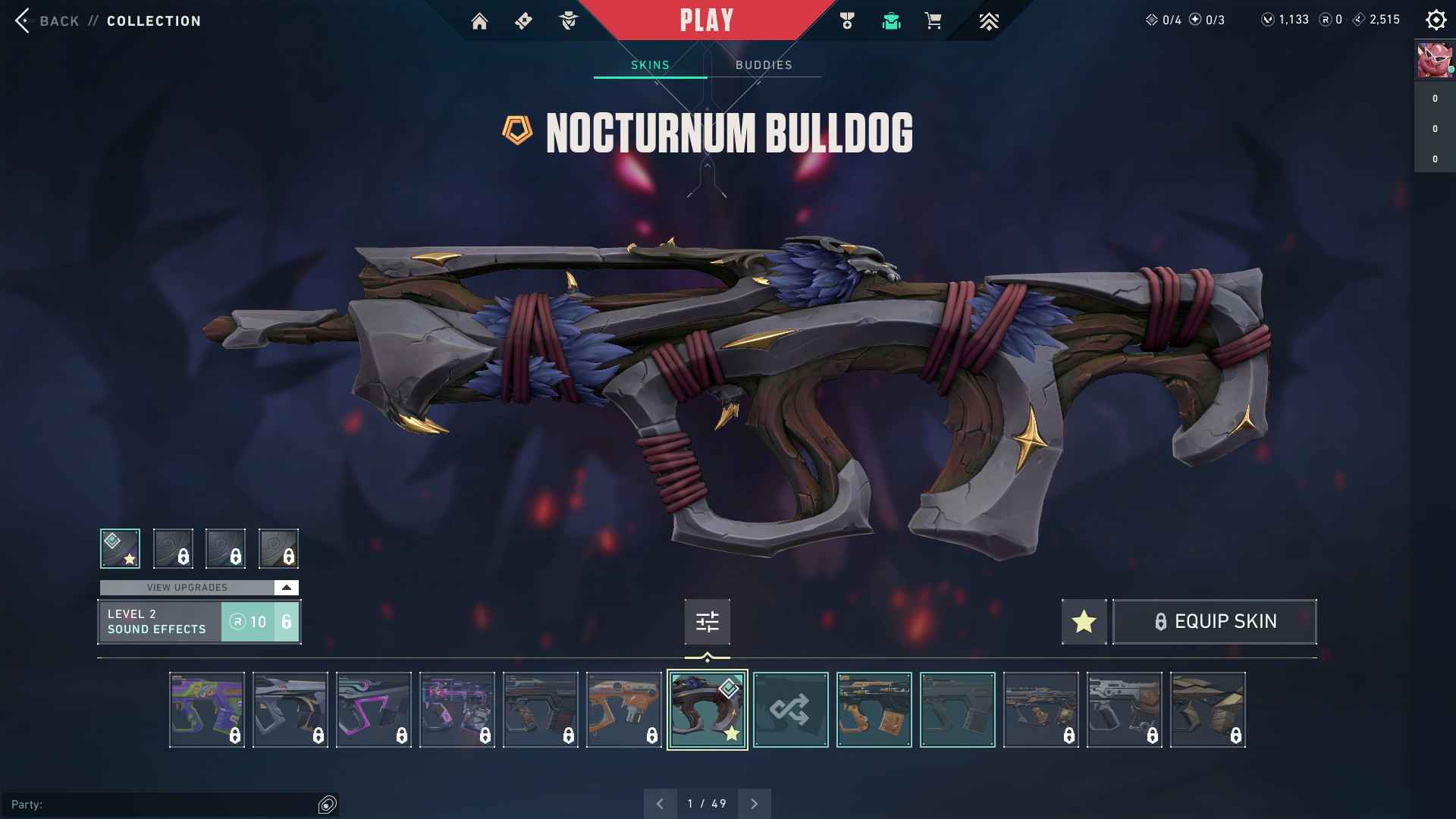
Task: Toggle favorite star next to Equip Skin
Action: coord(1084,622)
